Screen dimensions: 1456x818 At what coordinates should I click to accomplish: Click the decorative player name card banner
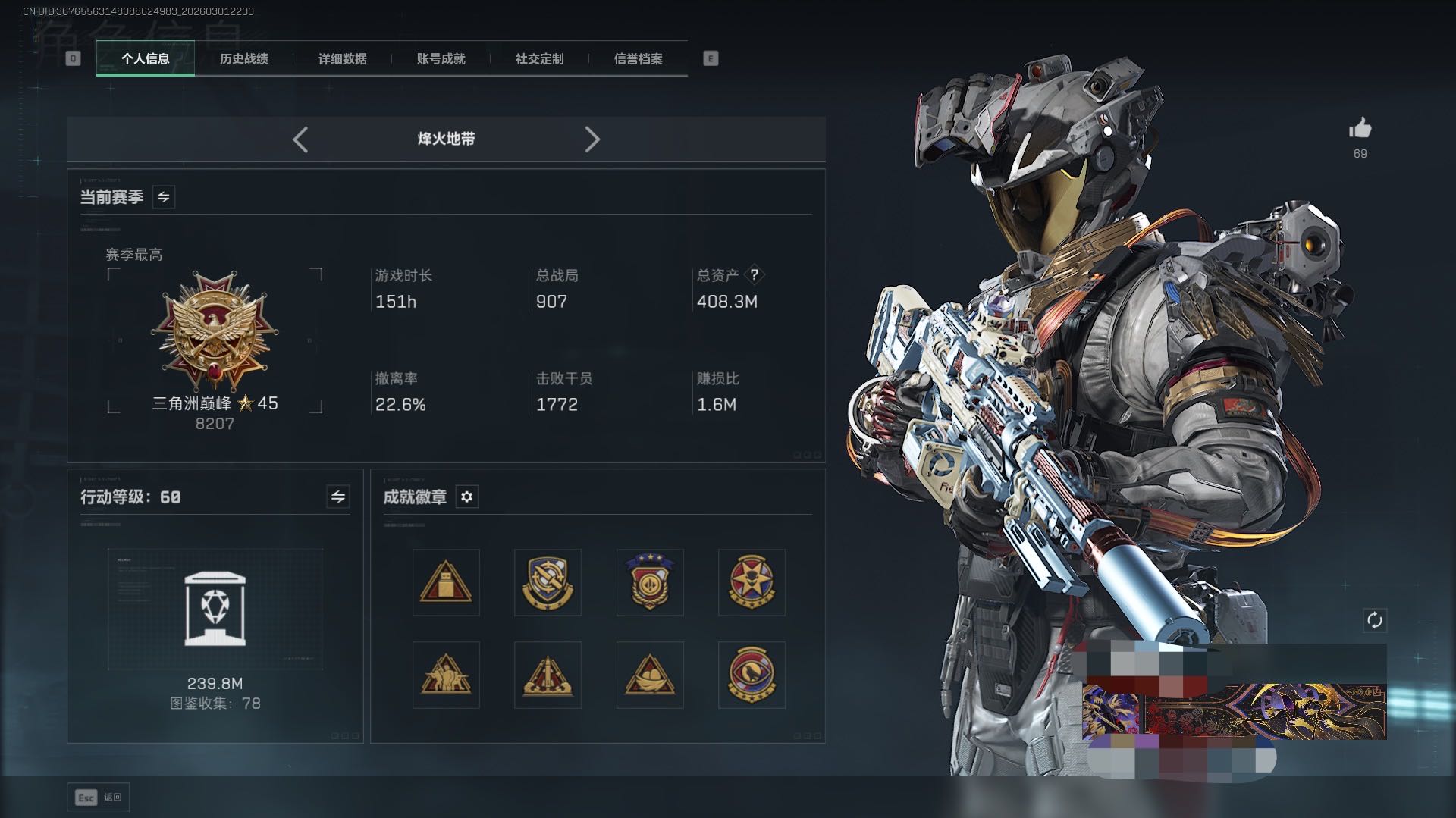coord(1234,711)
